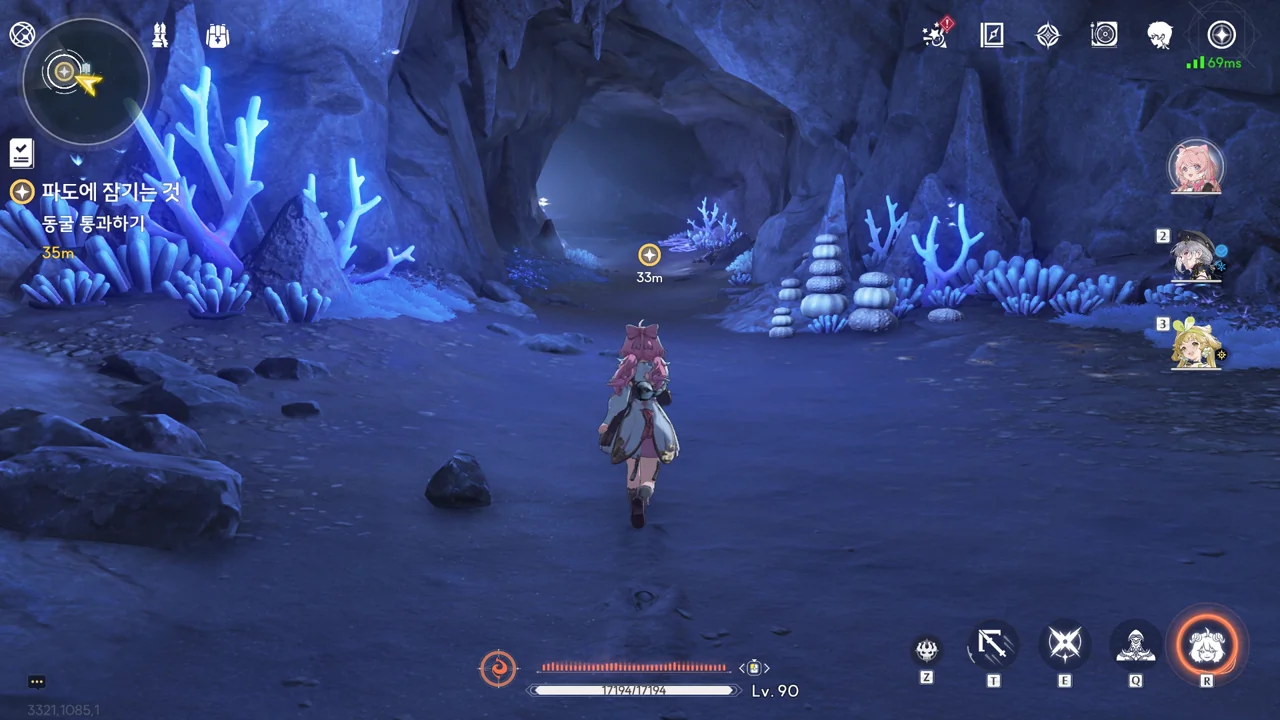
Task: Select the pink-haired party member portrait
Action: pyautogui.click(x=1196, y=166)
